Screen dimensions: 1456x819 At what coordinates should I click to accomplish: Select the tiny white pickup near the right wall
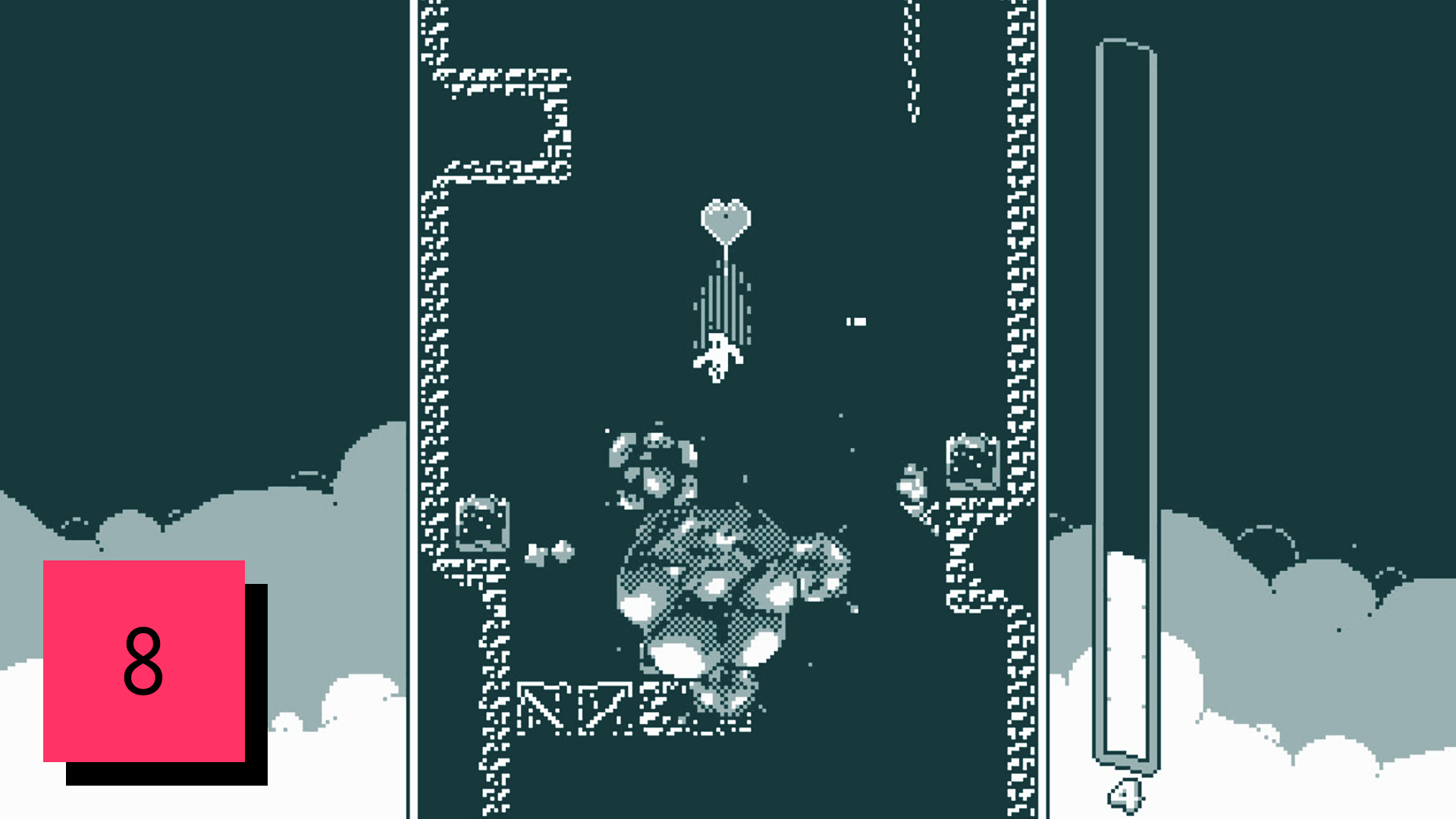pos(855,319)
